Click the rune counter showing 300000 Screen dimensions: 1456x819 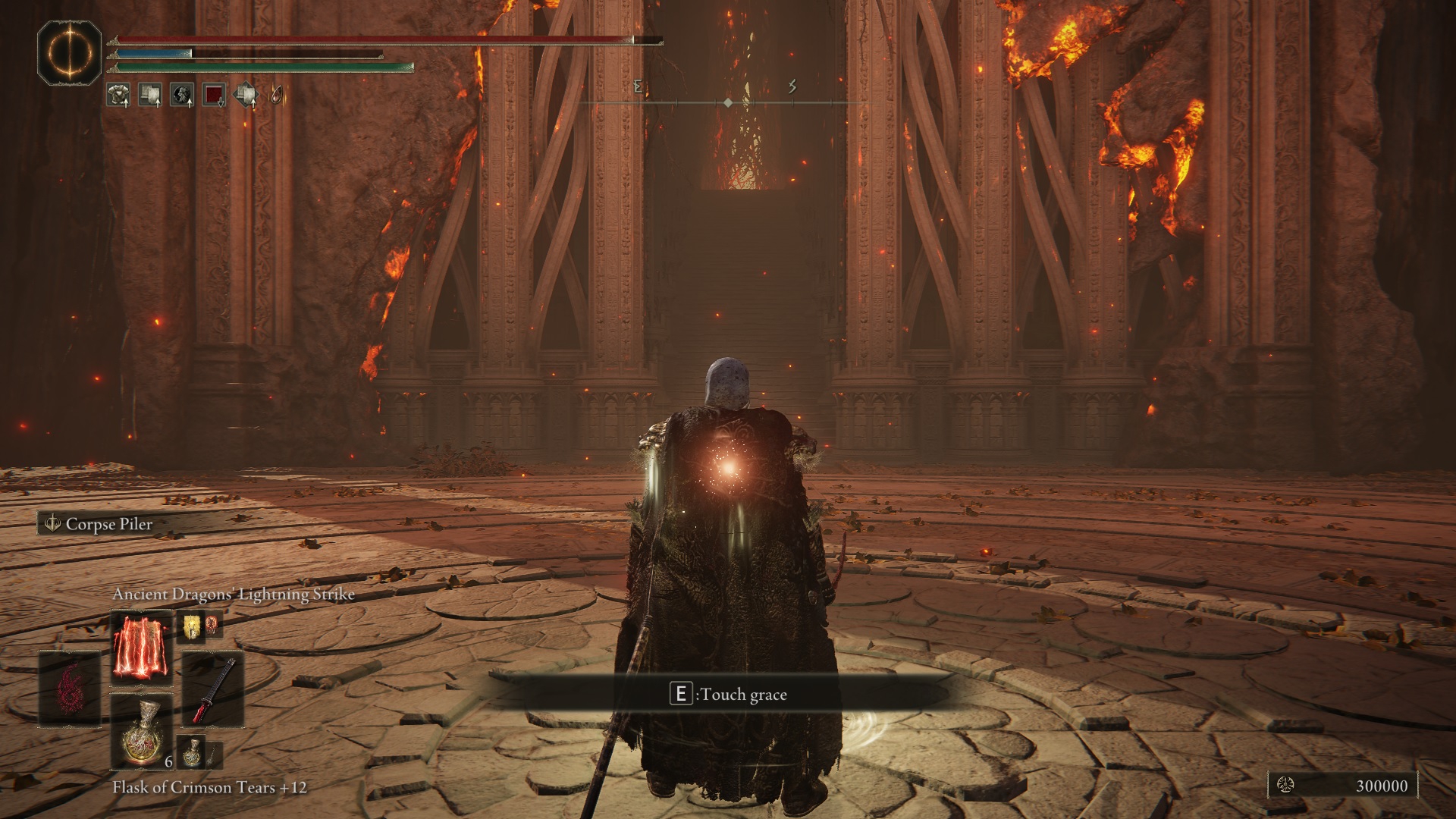click(x=1342, y=786)
